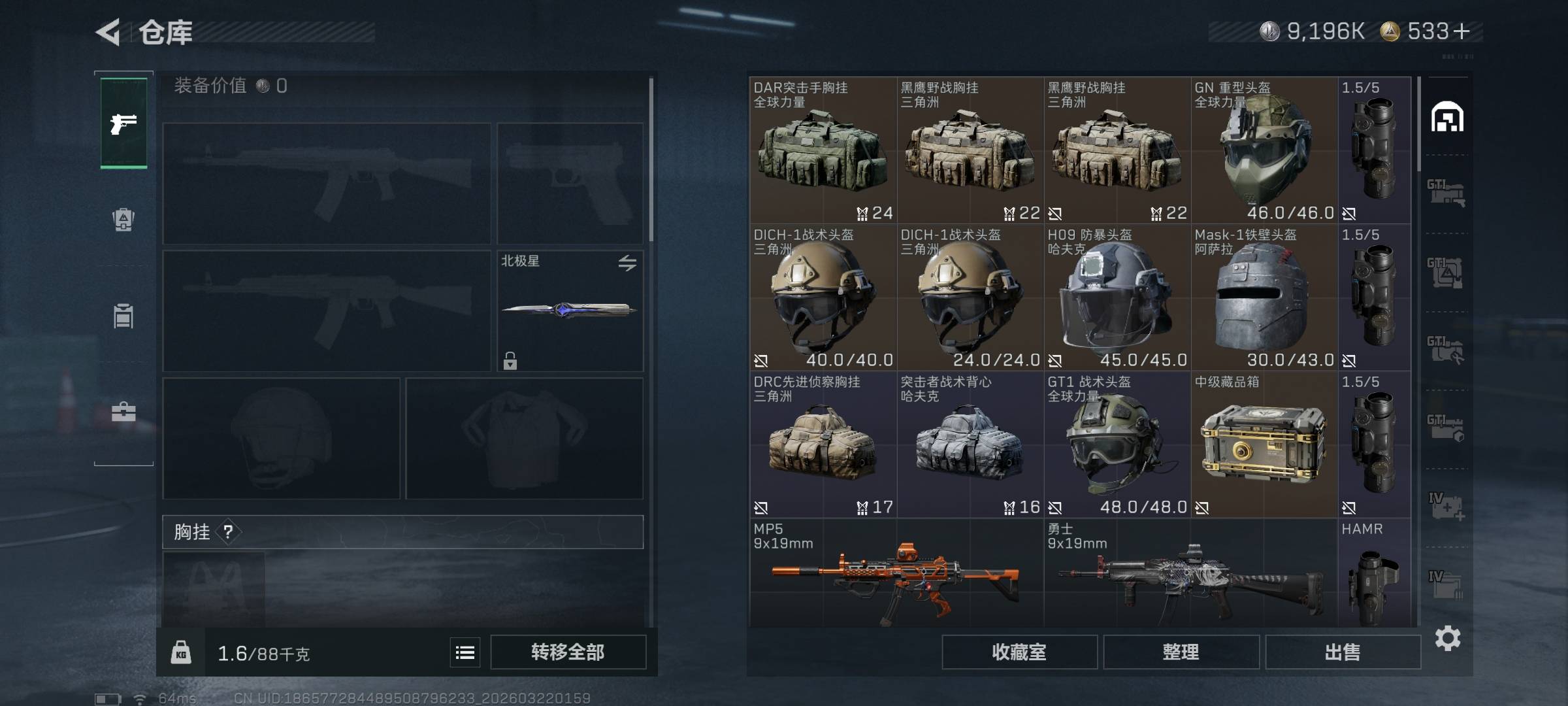Viewport: 1568px width, 706px height.
Task: Select the DAR突击手胸挂 chest rig
Action: [823, 150]
